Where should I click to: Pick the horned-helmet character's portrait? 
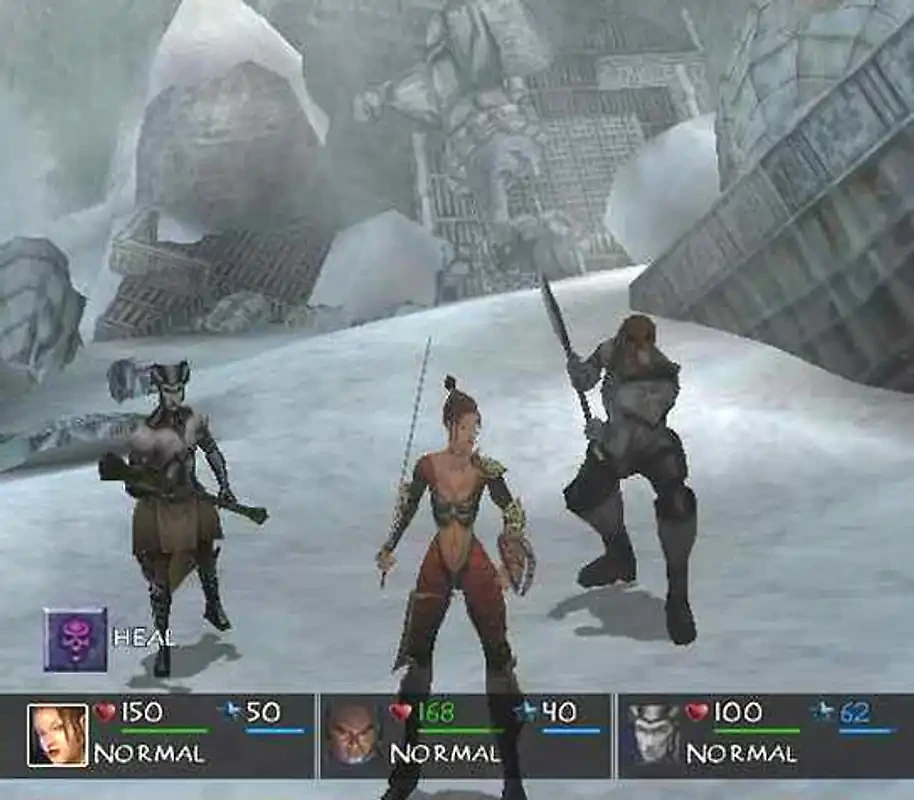click(x=653, y=735)
